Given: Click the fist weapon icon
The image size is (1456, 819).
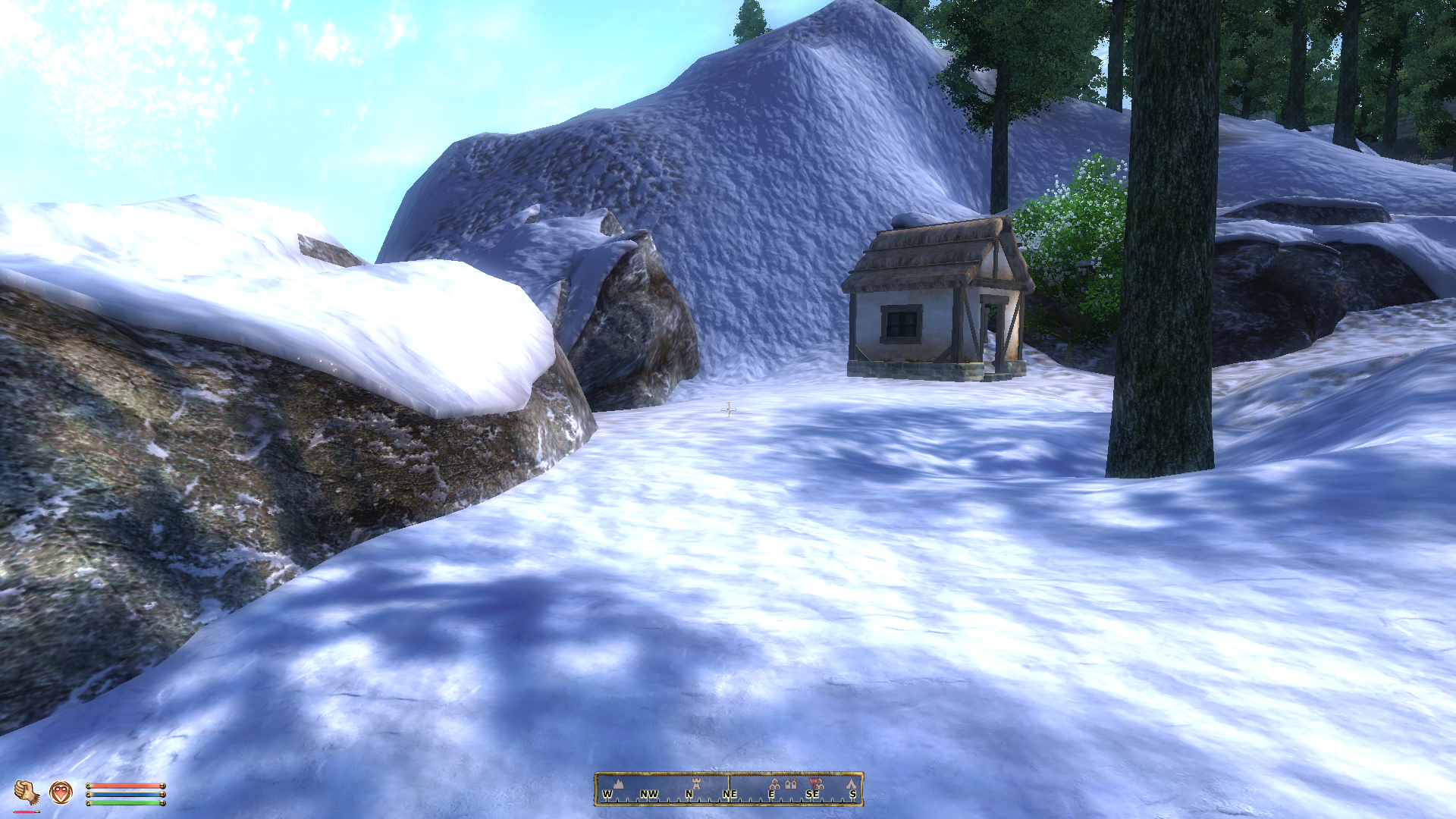Looking at the screenshot, I should (27, 792).
